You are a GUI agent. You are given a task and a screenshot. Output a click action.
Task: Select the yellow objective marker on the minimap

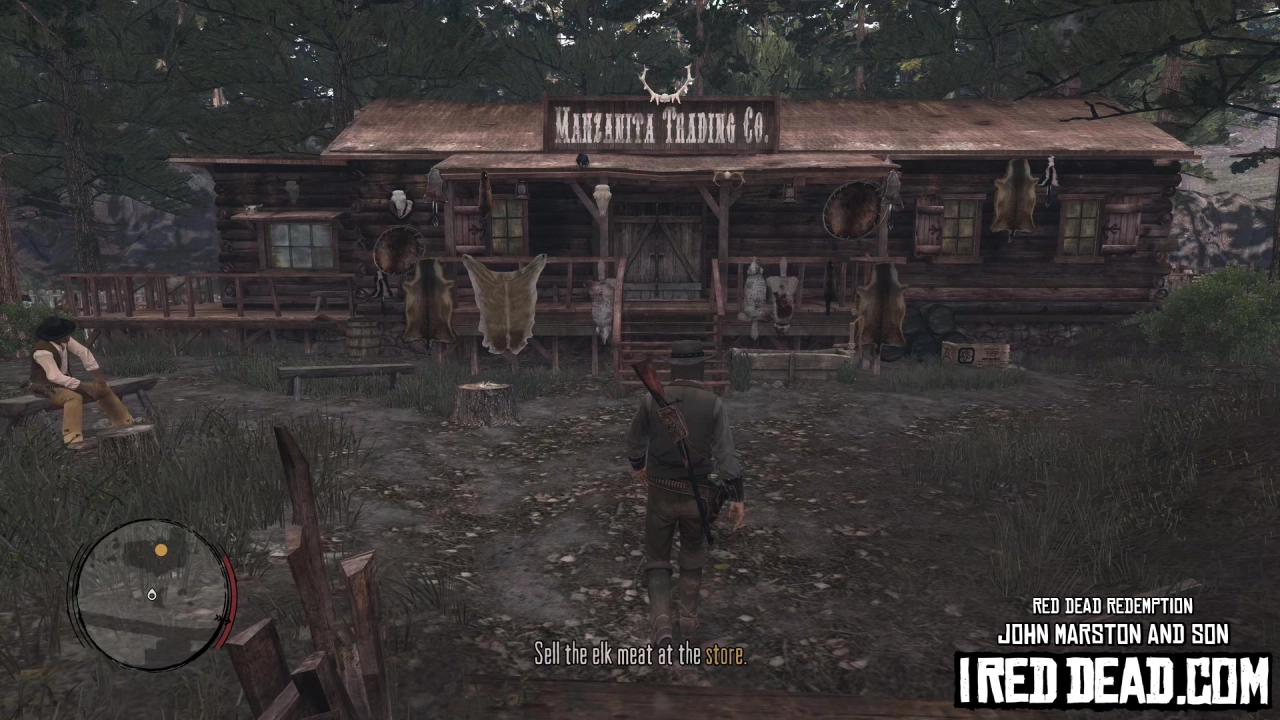(160, 550)
